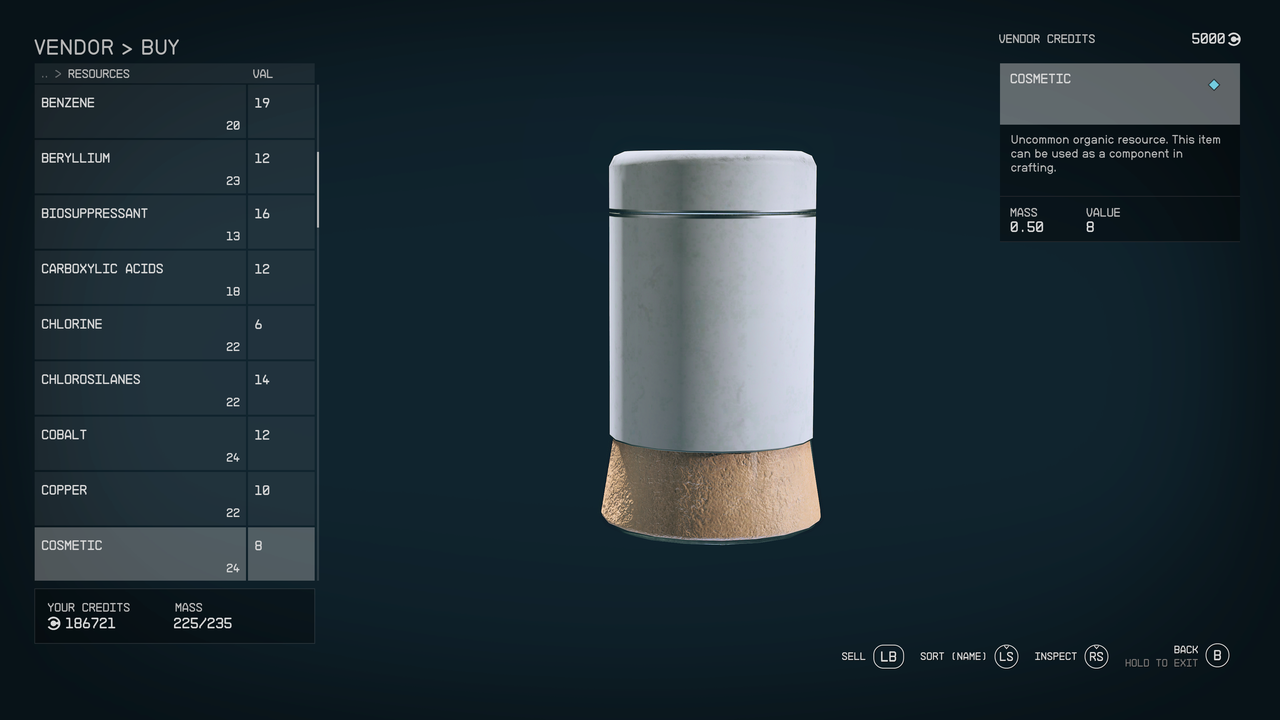
Task: Click the VAL column header
Action: (x=262, y=73)
